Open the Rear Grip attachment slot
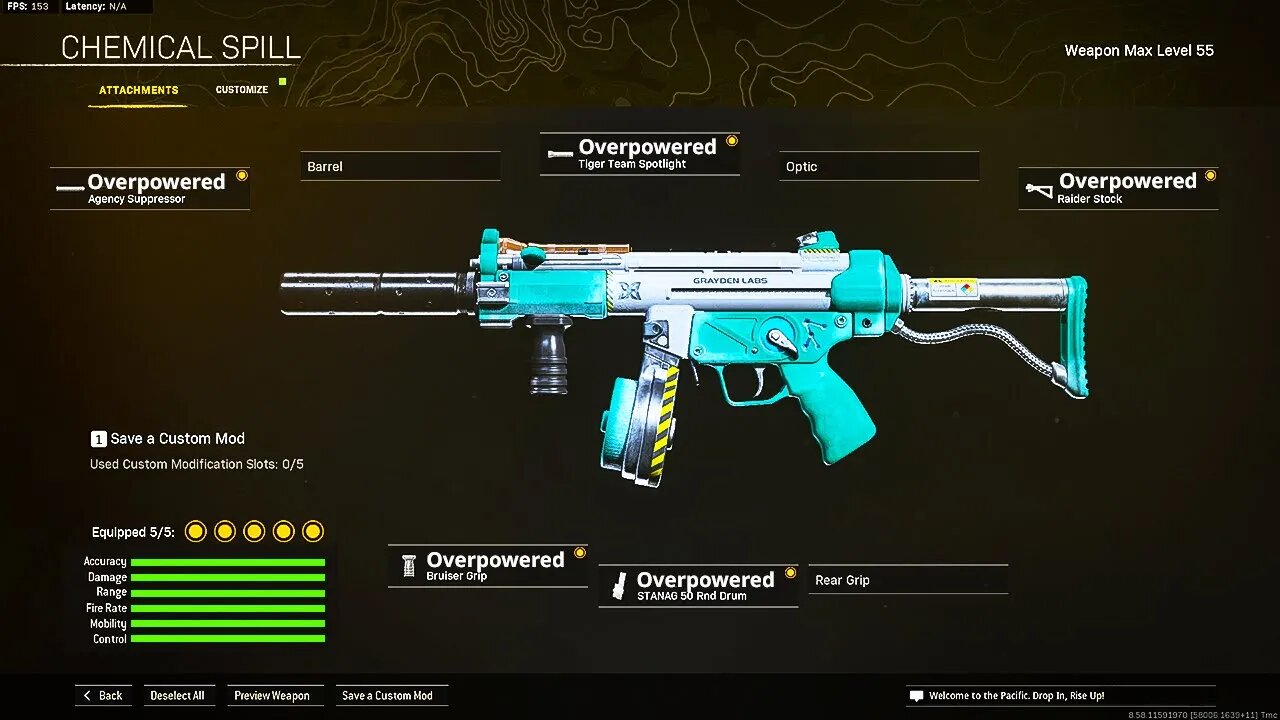This screenshot has width=1280, height=720. point(907,579)
